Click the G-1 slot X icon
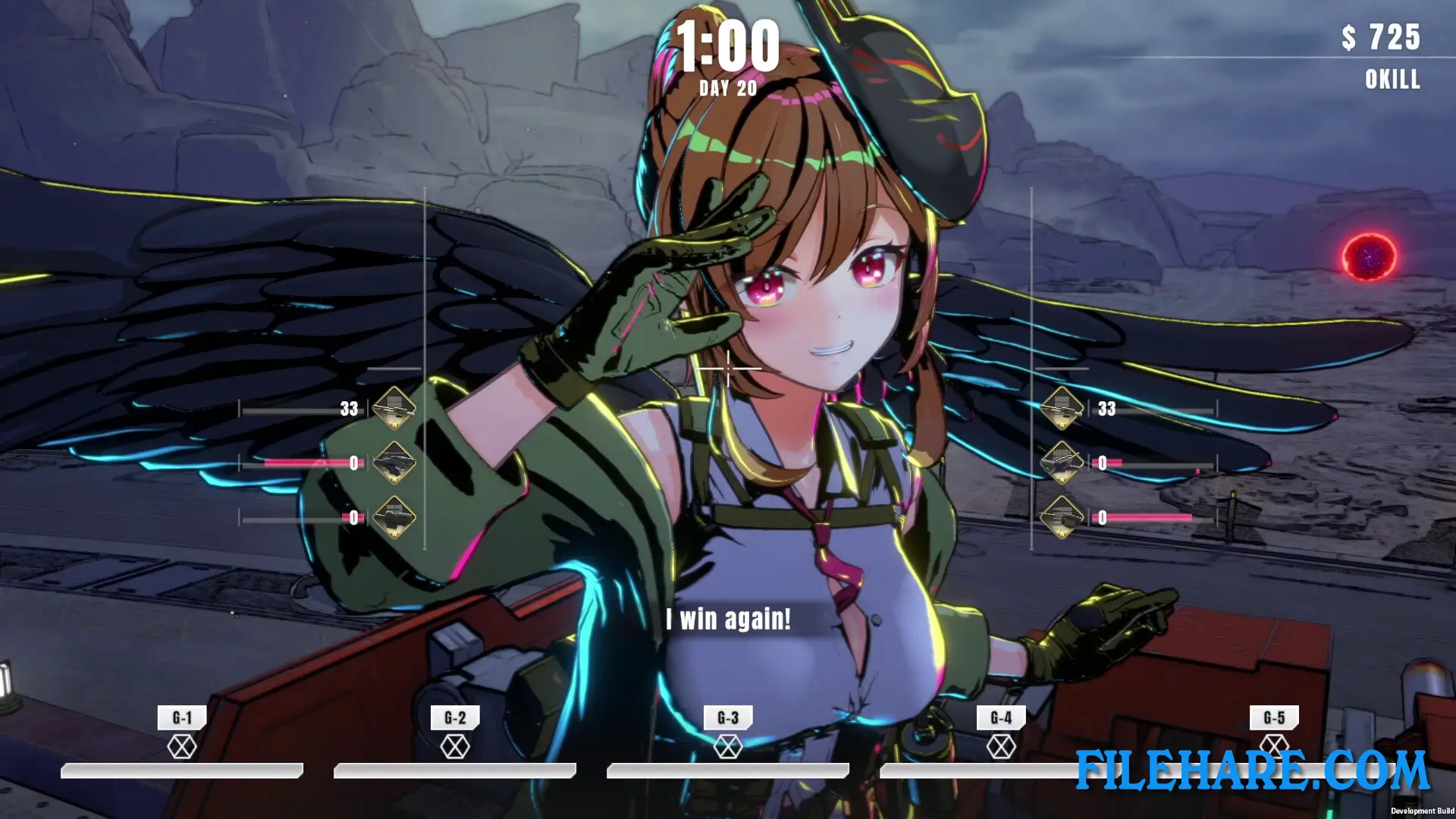Screen dimensions: 1456x819 click(182, 745)
